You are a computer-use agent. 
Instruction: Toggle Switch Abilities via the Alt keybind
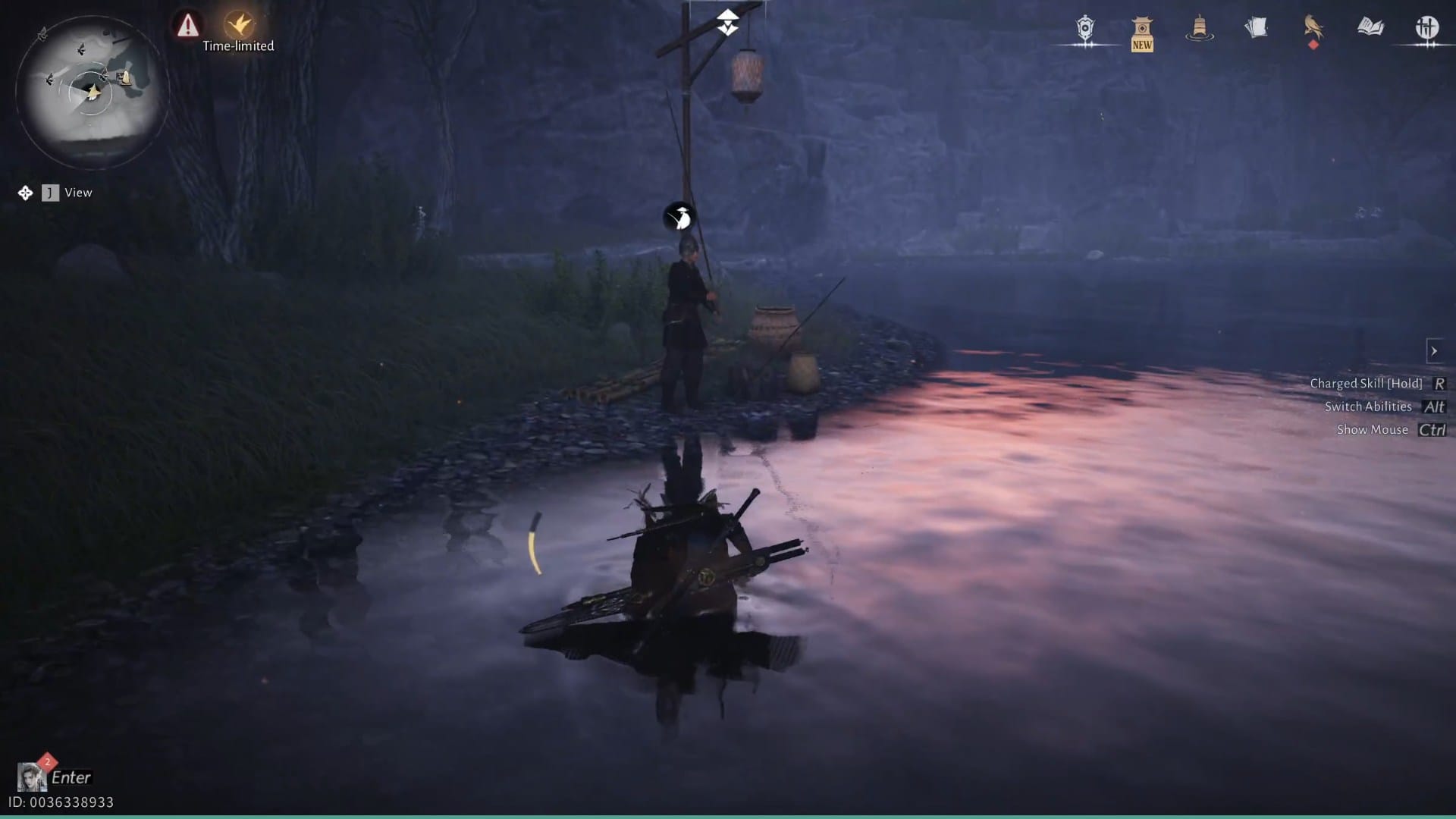point(1433,406)
